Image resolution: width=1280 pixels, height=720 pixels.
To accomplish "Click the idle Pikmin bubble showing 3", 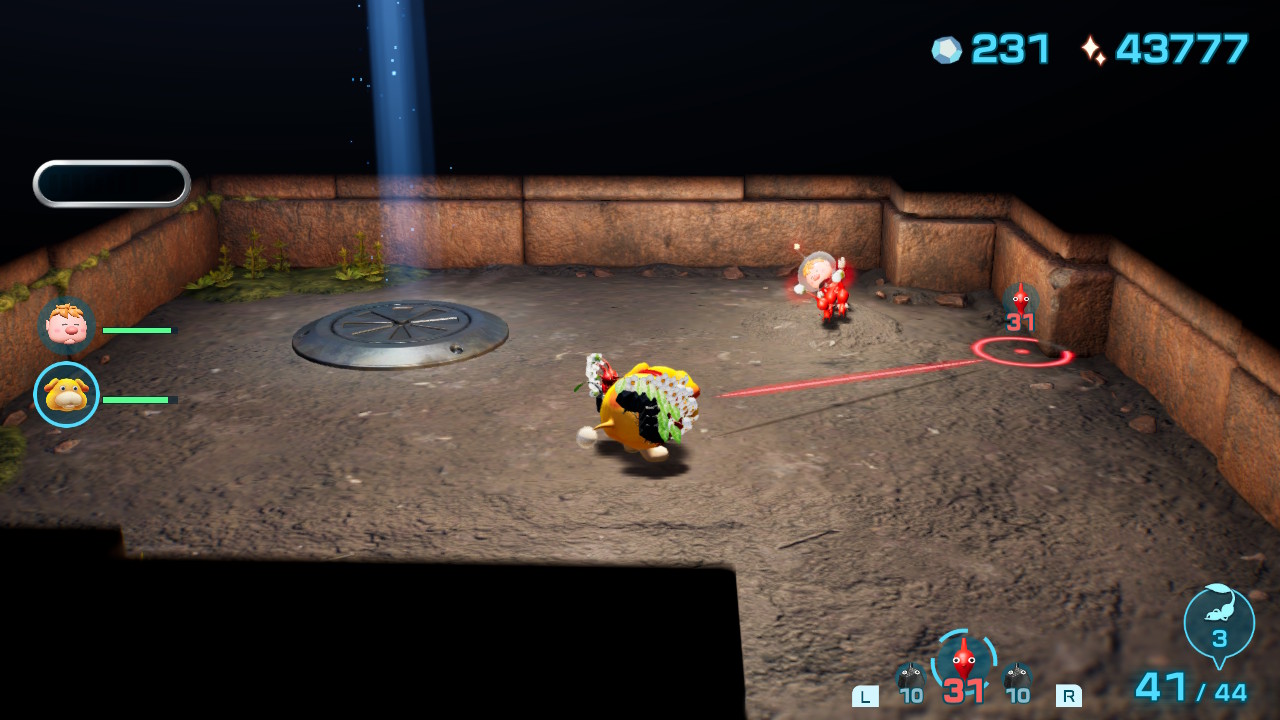I will [1219, 622].
